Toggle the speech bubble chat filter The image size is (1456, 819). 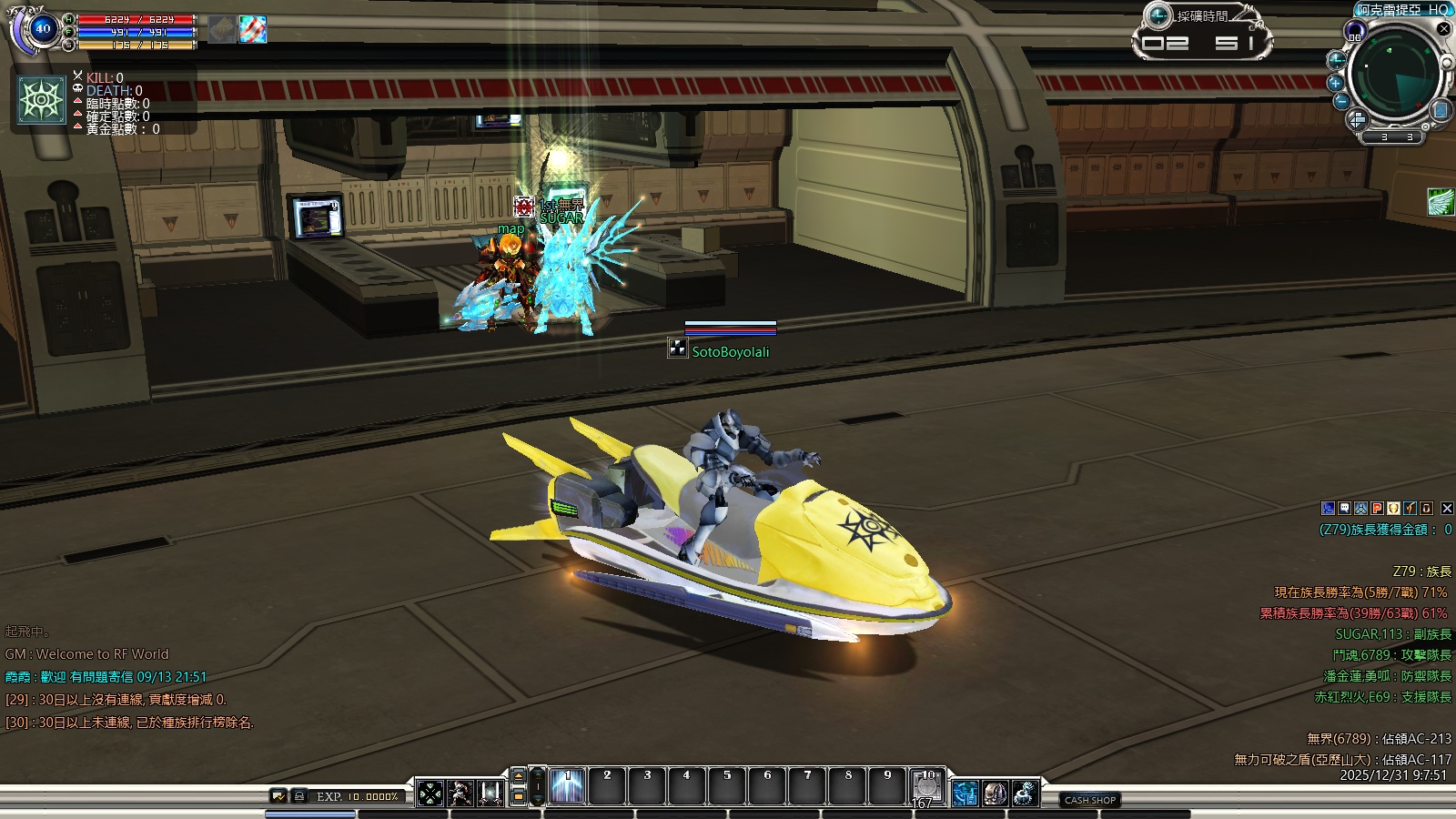(1344, 509)
